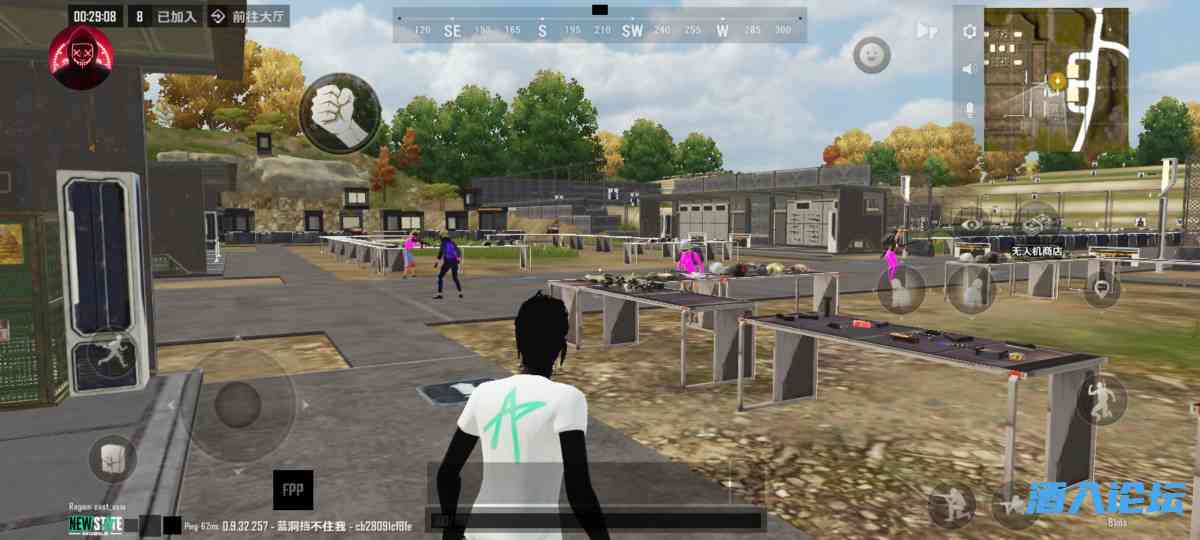
Task: Tap the 前往大厅 go-to-lobby button
Action: [x=249, y=17]
